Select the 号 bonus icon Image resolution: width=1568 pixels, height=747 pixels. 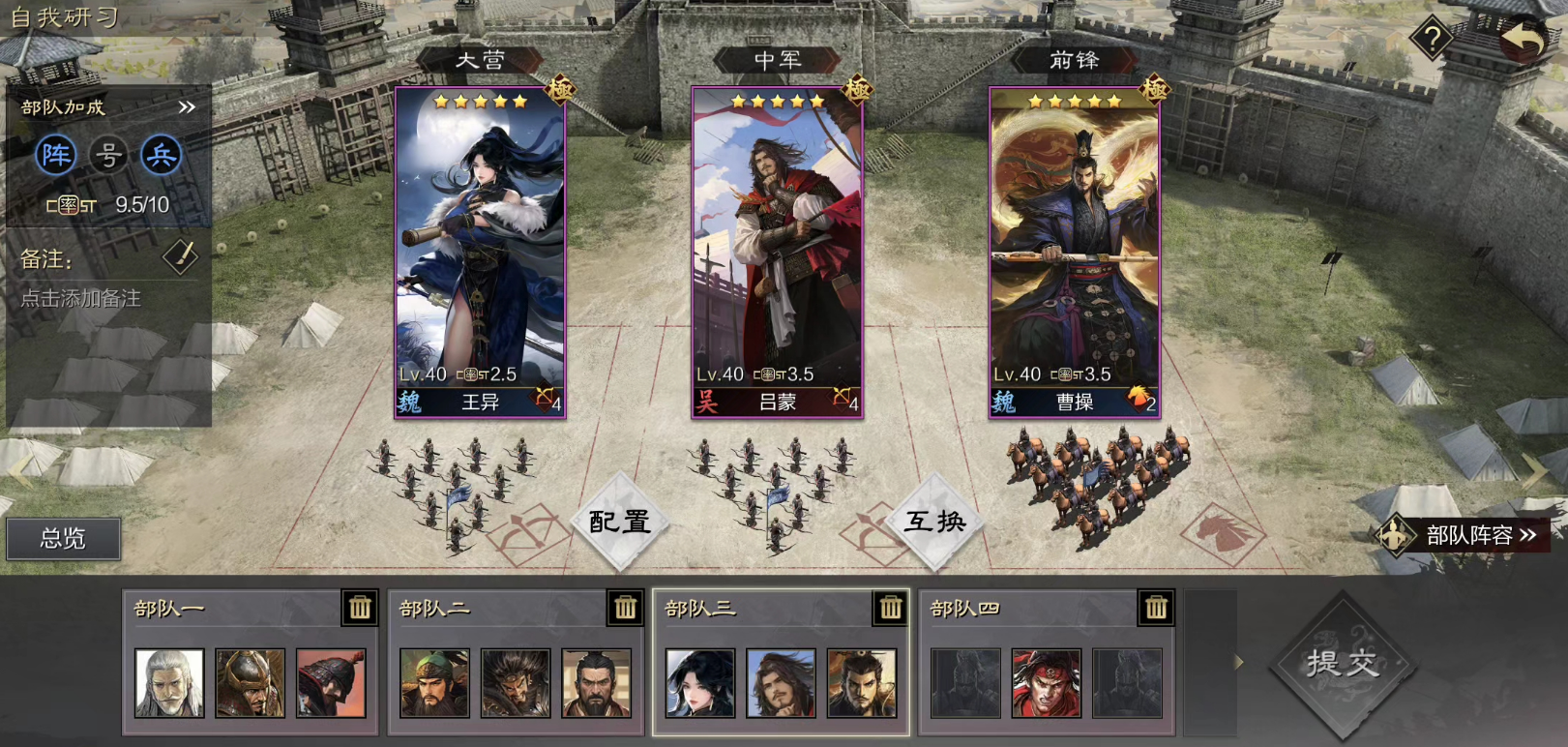108,155
